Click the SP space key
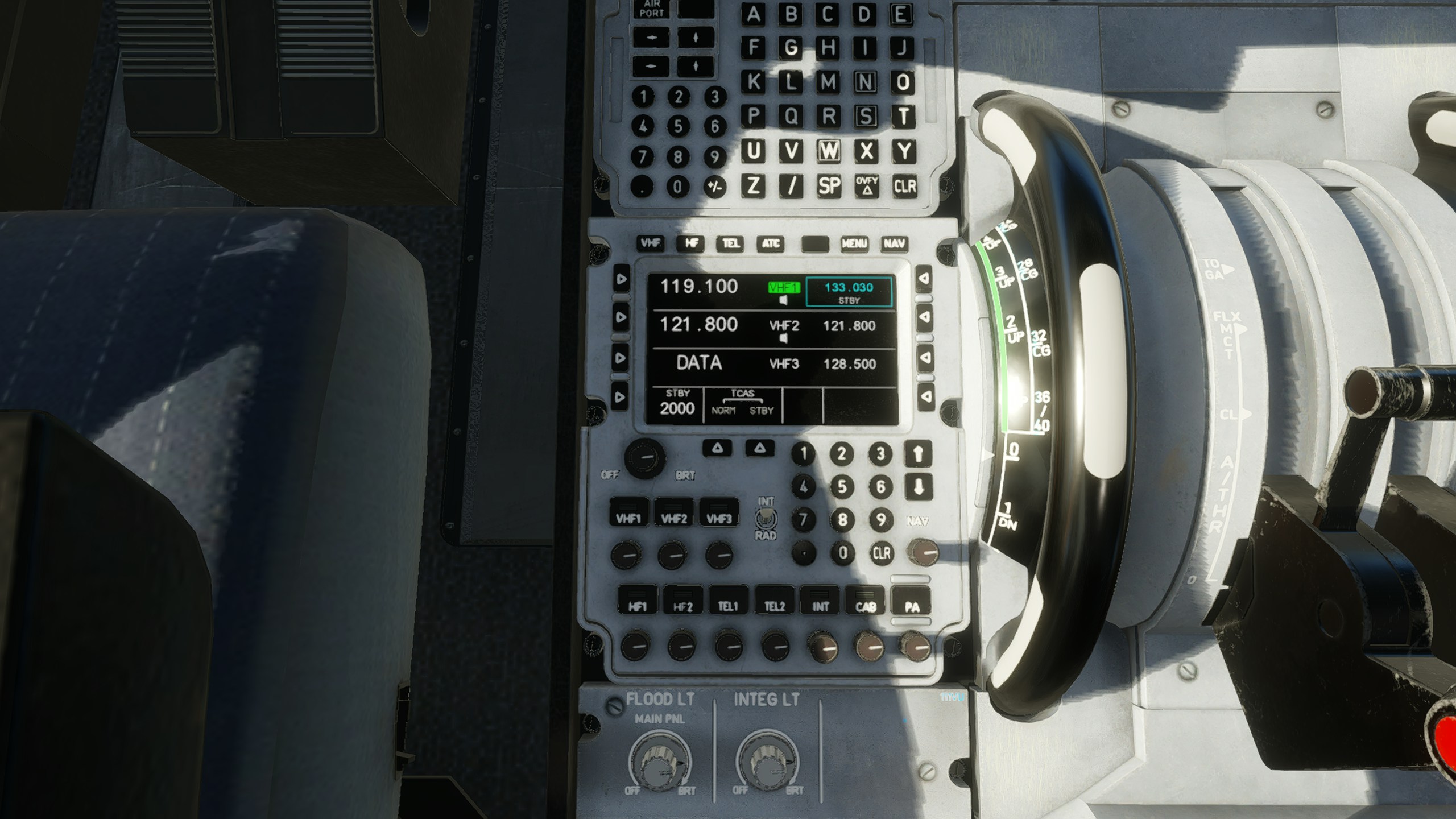Screen dimensions: 1456x819 [x=829, y=186]
